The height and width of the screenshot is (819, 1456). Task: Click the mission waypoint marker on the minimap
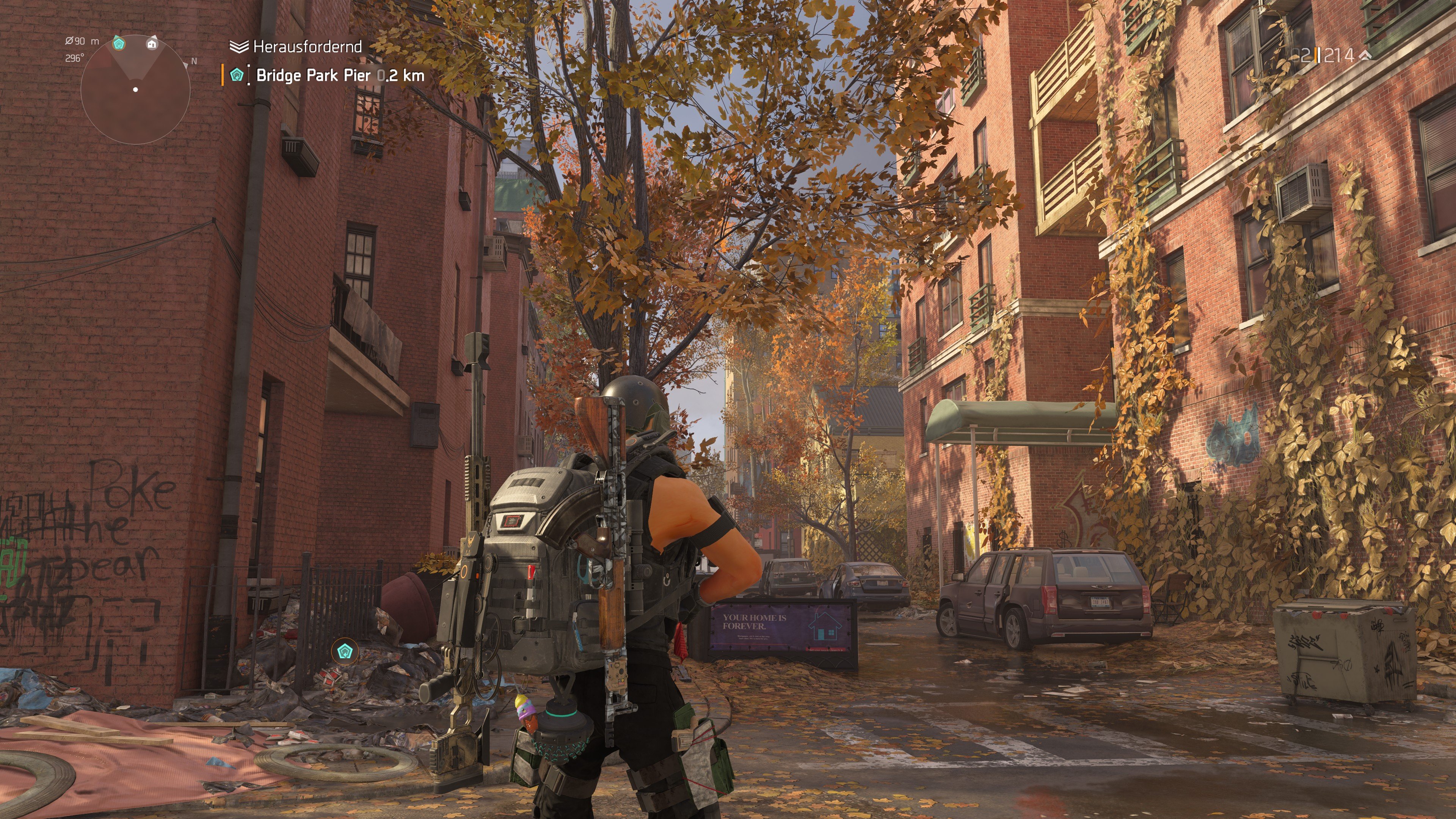(x=119, y=45)
